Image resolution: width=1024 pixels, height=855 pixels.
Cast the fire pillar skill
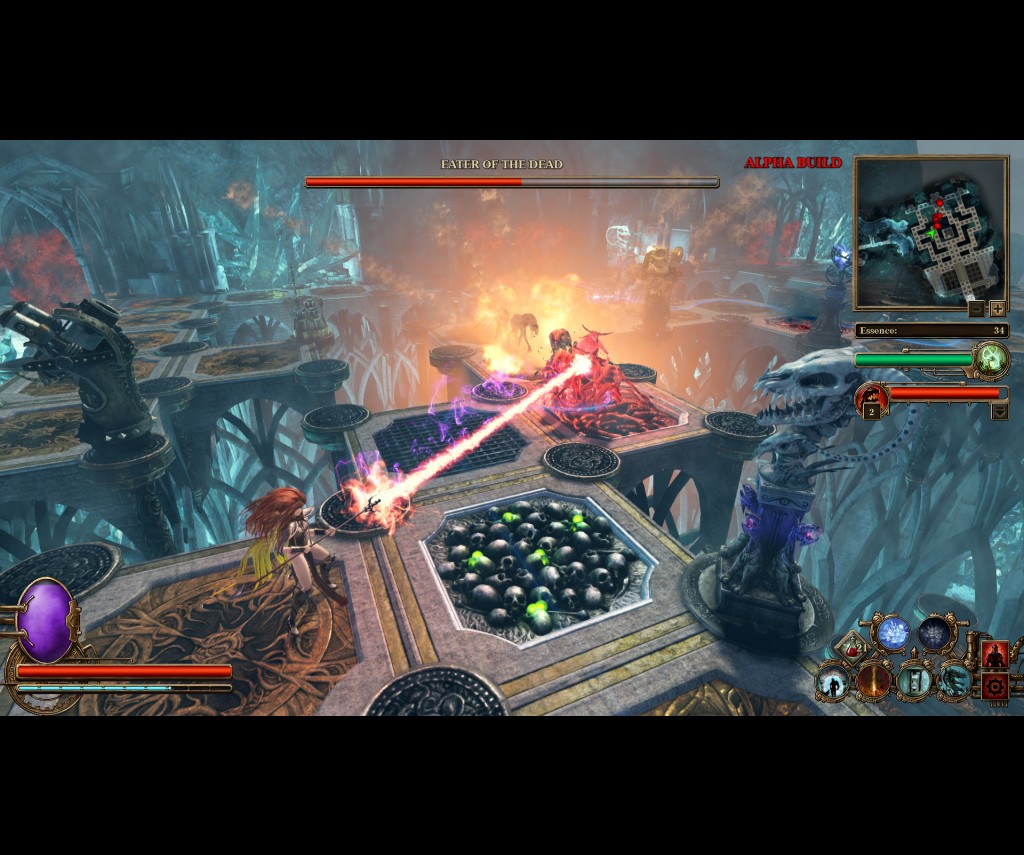click(x=873, y=682)
